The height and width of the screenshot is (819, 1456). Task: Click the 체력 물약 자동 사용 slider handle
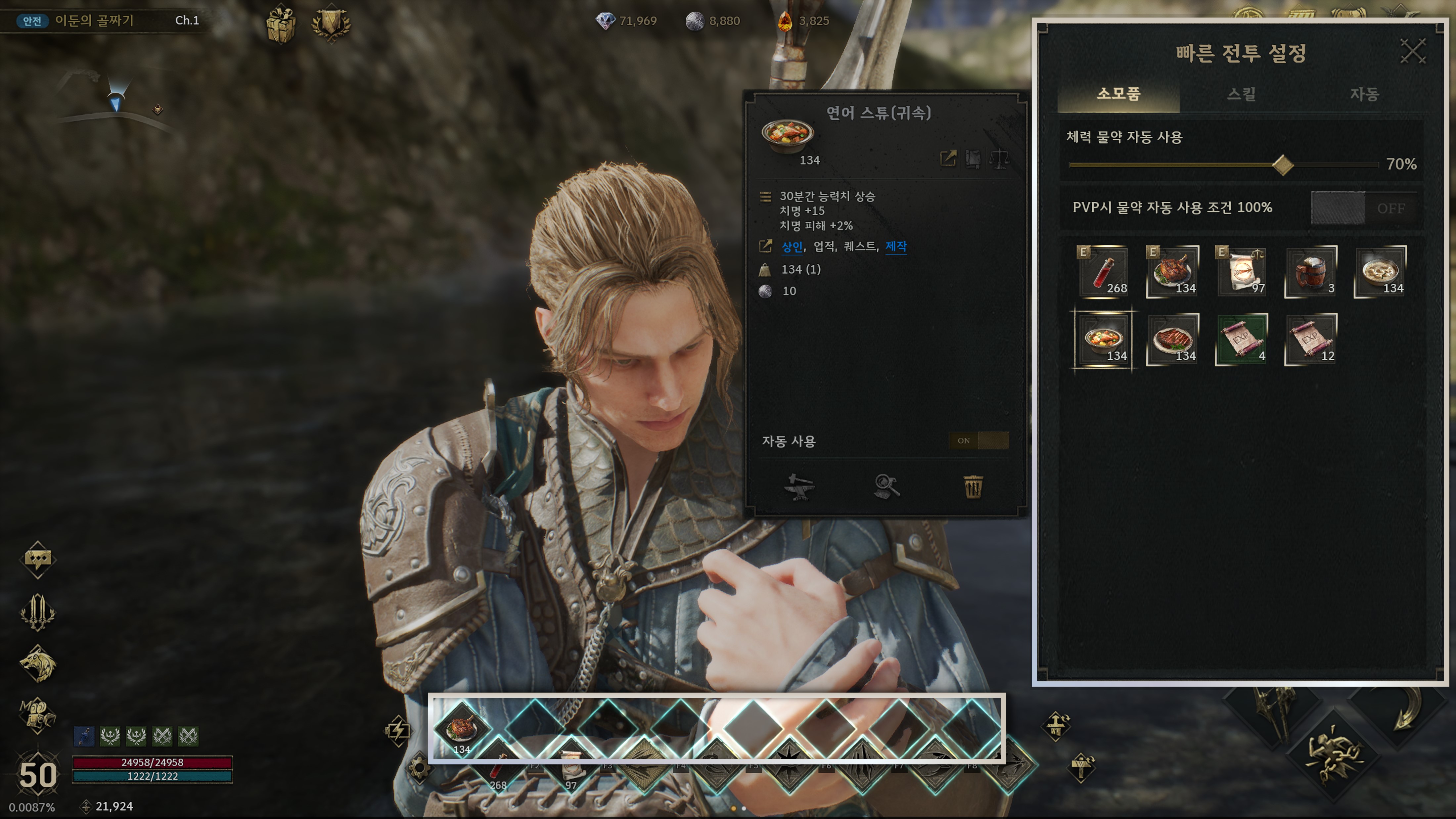(1283, 165)
